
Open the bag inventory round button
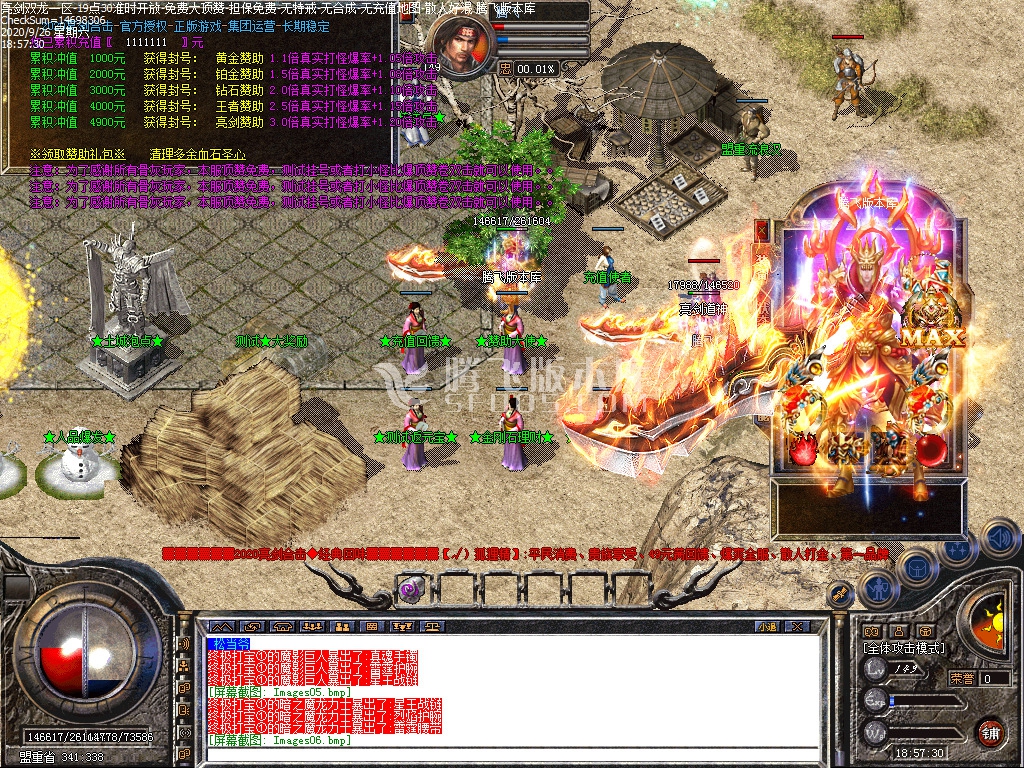(x=917, y=568)
